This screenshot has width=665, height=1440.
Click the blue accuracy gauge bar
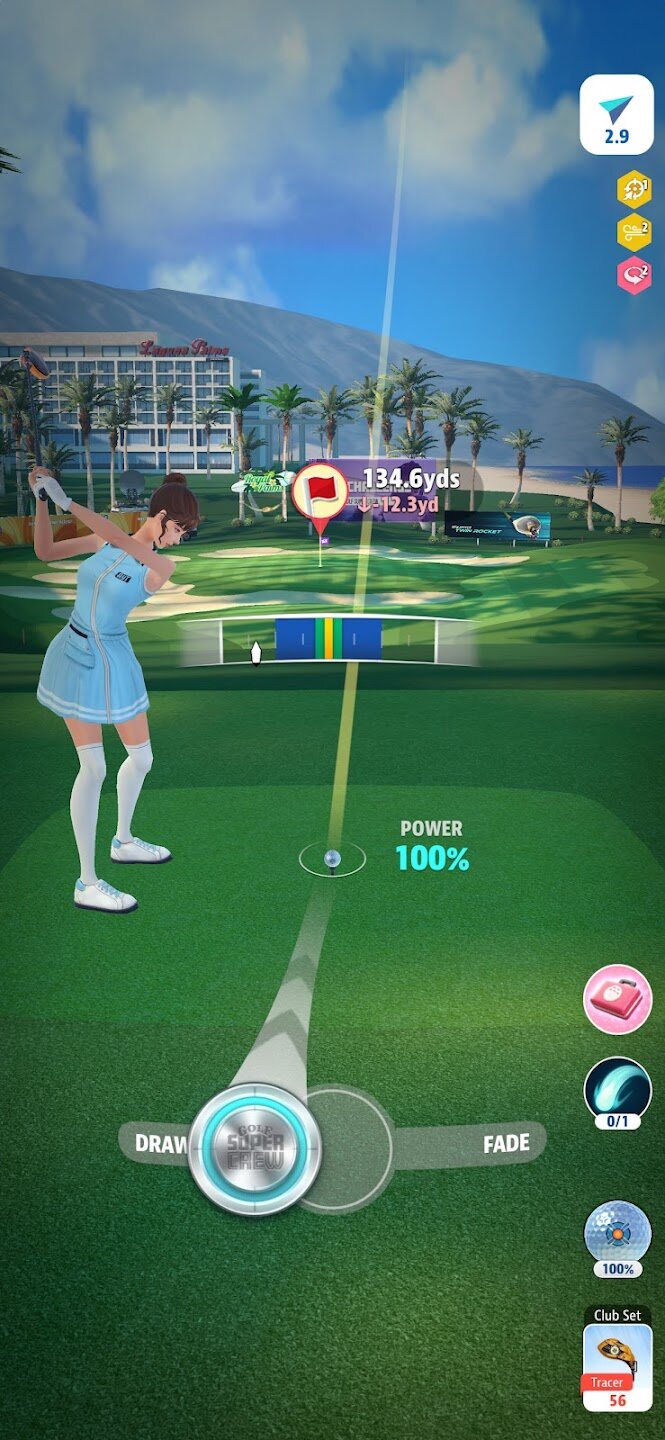coord(328,639)
